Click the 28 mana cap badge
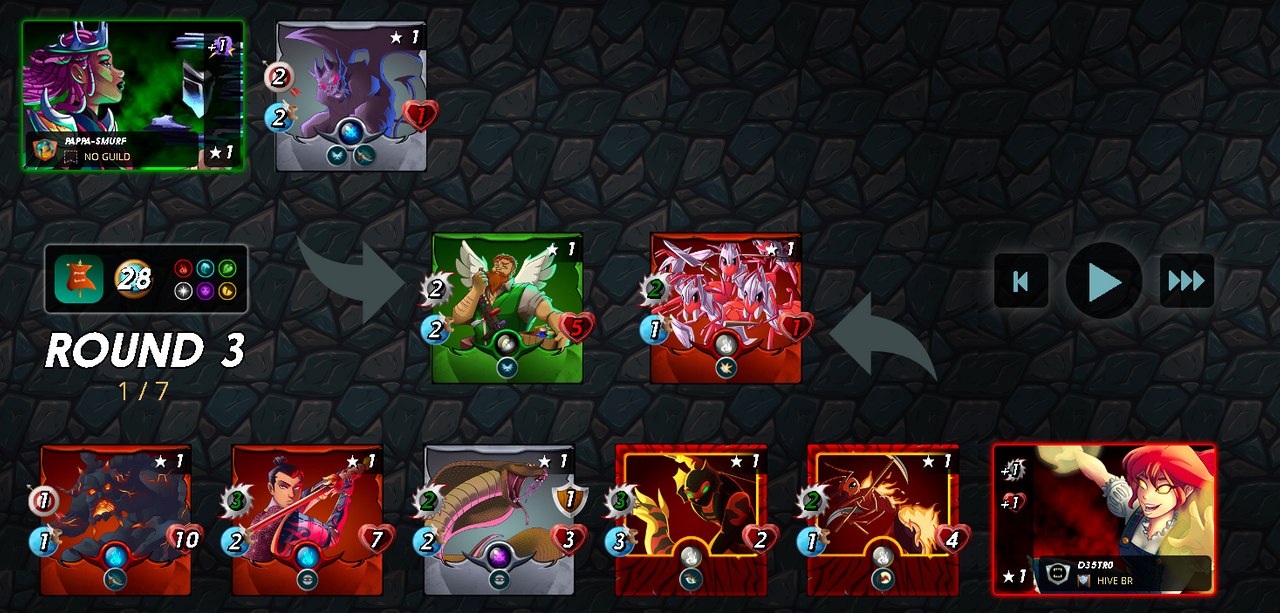The height and width of the screenshot is (613, 1280). [133, 279]
